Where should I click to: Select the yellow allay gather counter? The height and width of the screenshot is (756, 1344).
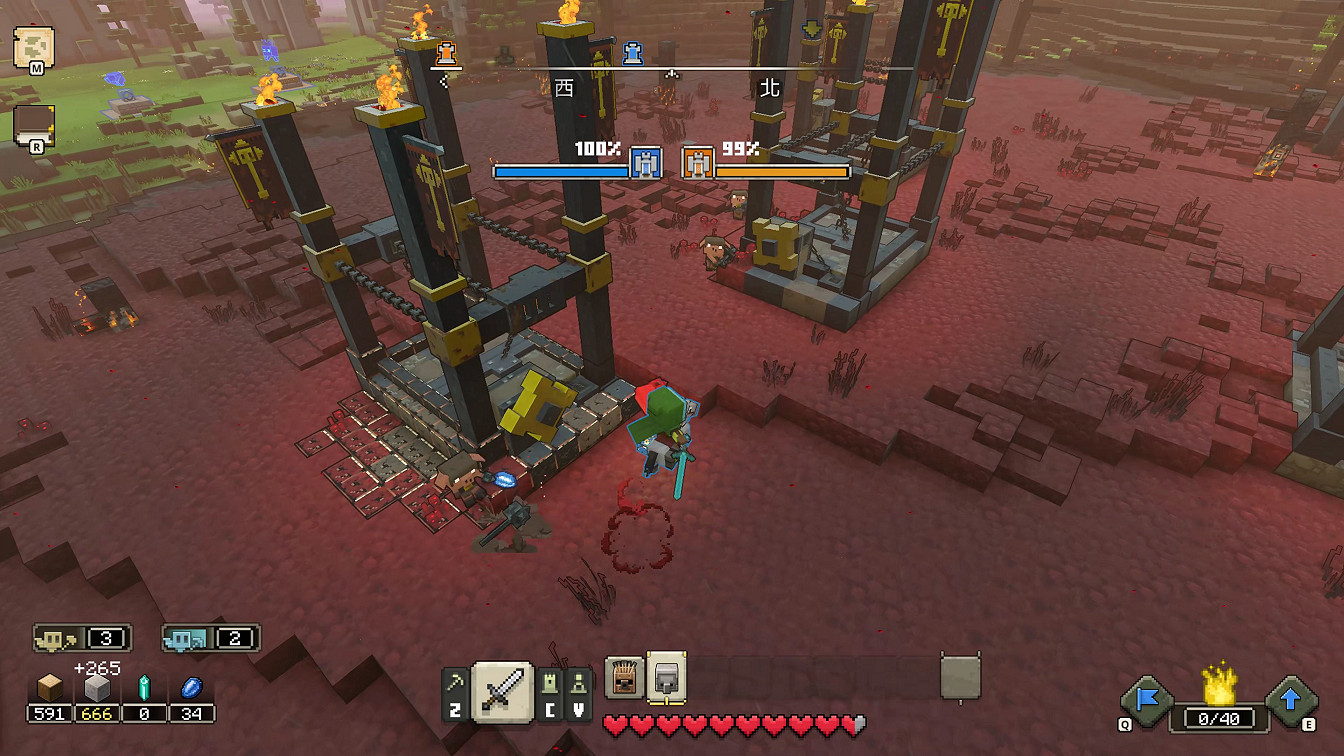pyautogui.click(x=82, y=638)
